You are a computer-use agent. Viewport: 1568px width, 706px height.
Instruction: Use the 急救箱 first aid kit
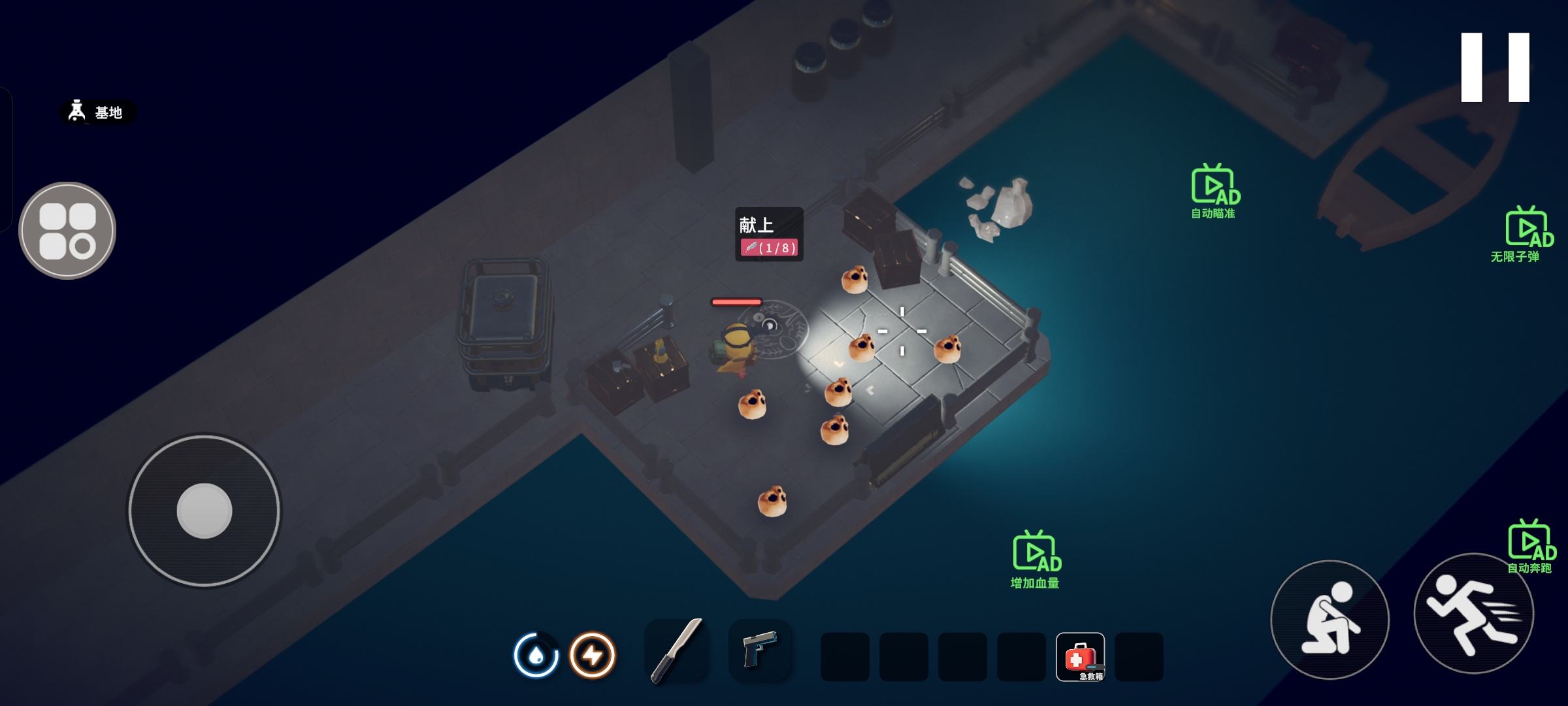pos(1080,656)
